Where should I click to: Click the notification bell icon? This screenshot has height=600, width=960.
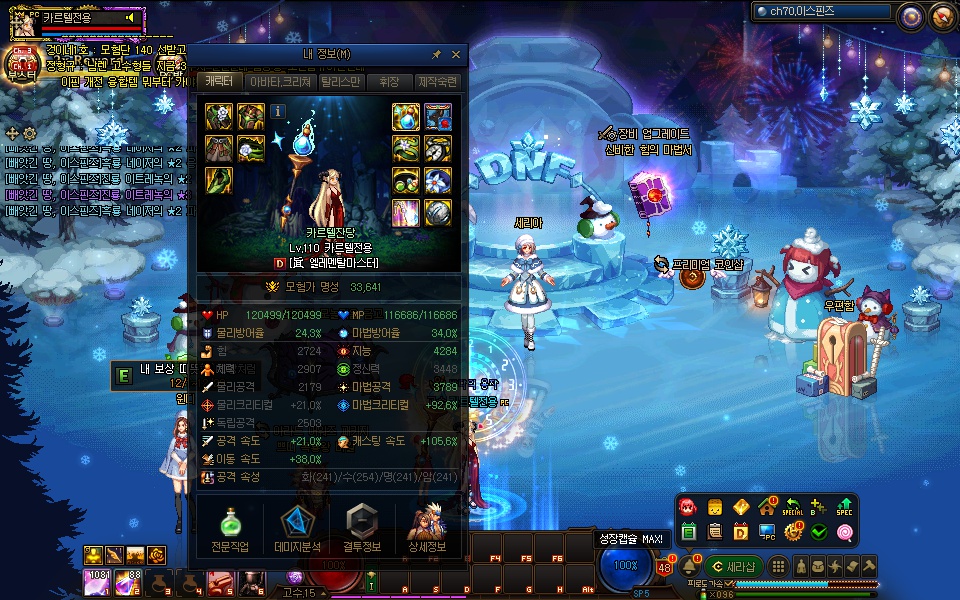(x=689, y=566)
